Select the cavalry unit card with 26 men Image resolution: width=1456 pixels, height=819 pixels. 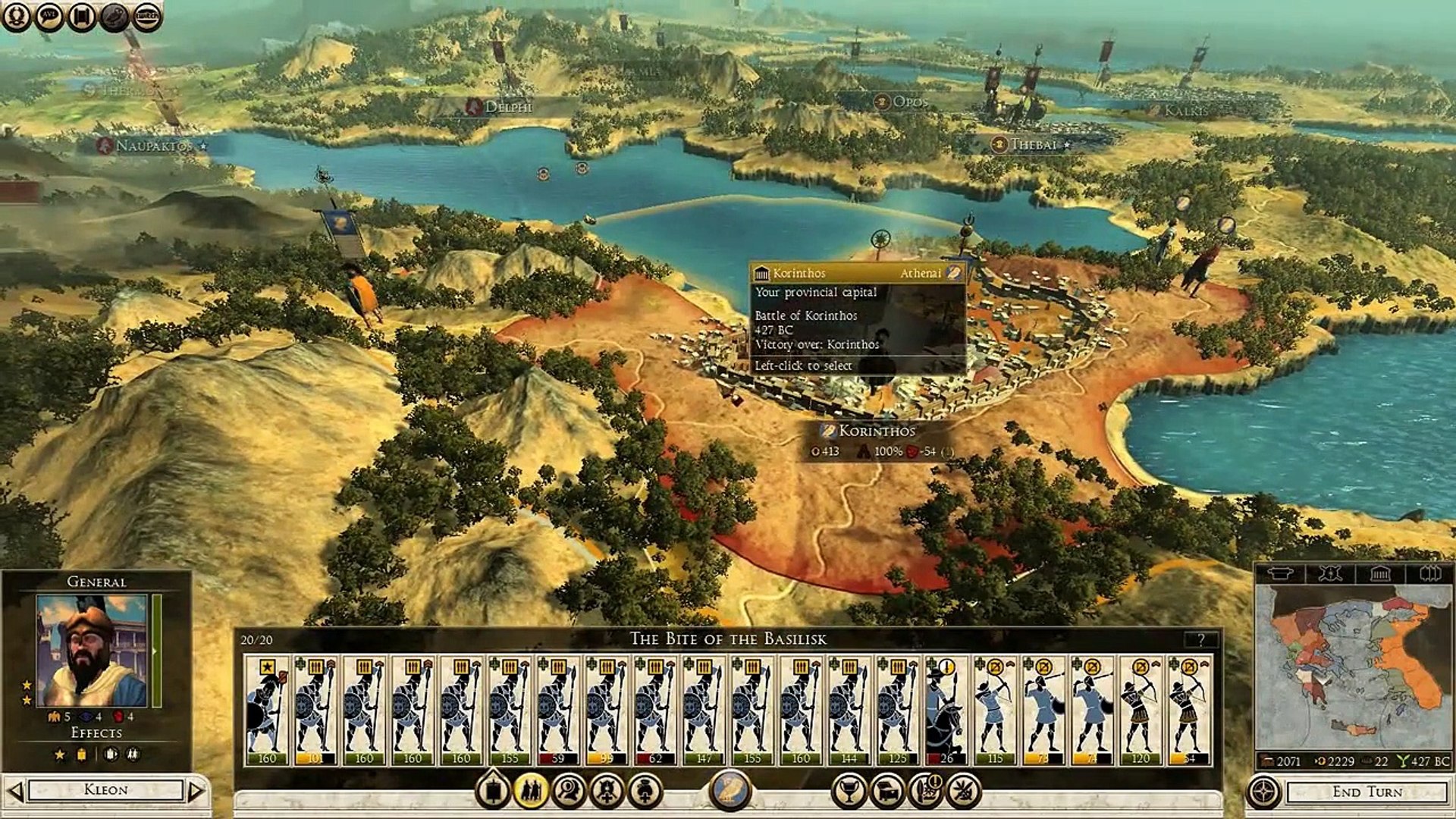click(946, 710)
